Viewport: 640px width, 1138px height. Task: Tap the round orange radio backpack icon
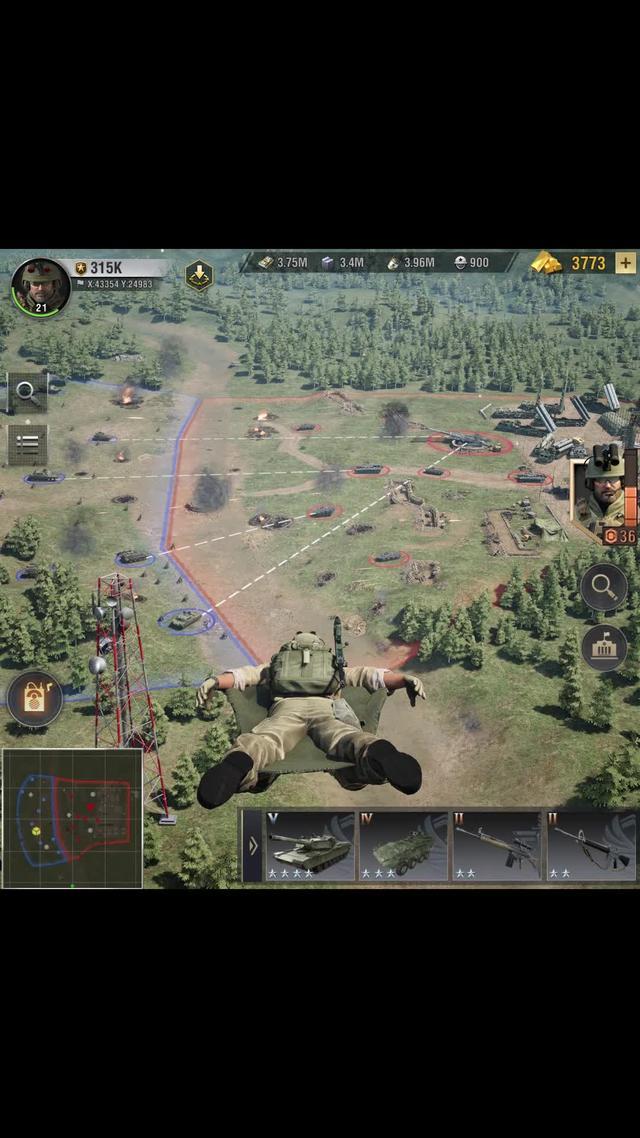[x=34, y=699]
